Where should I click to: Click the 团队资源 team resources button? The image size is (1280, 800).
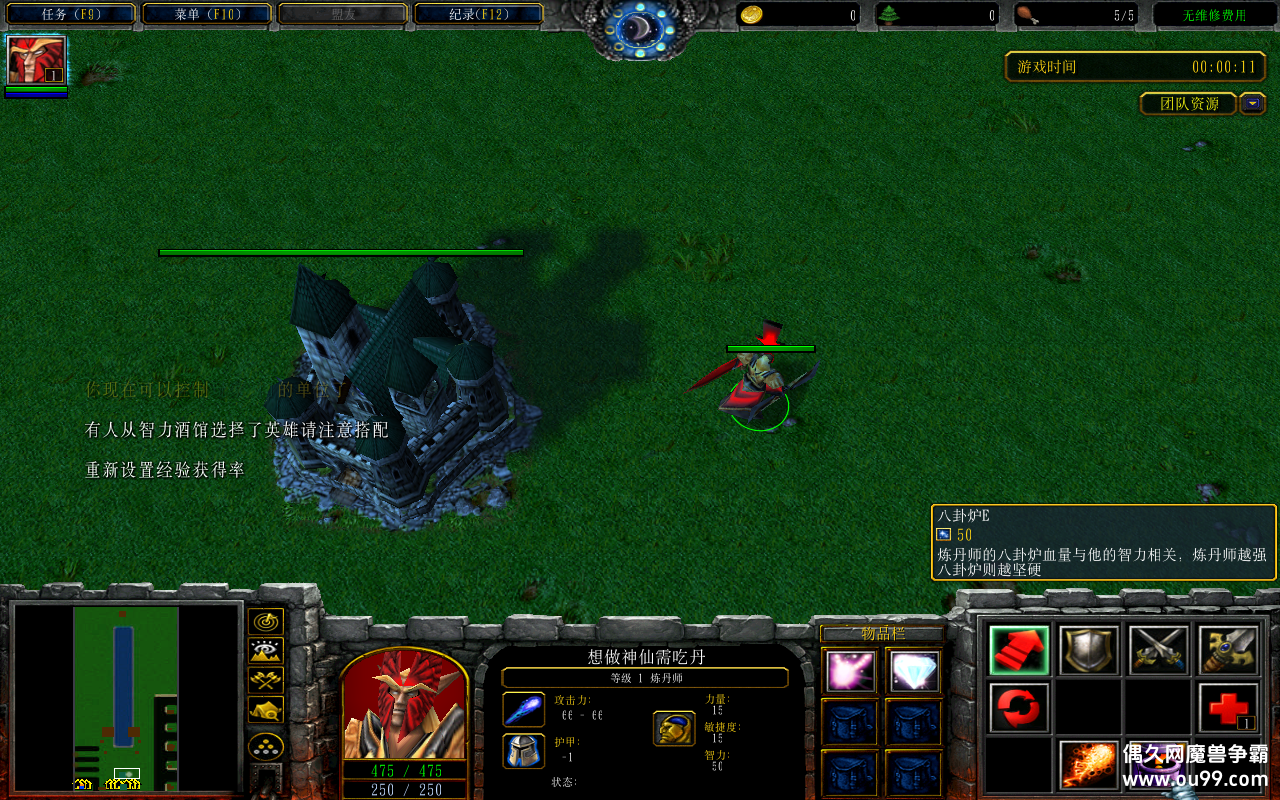1188,104
